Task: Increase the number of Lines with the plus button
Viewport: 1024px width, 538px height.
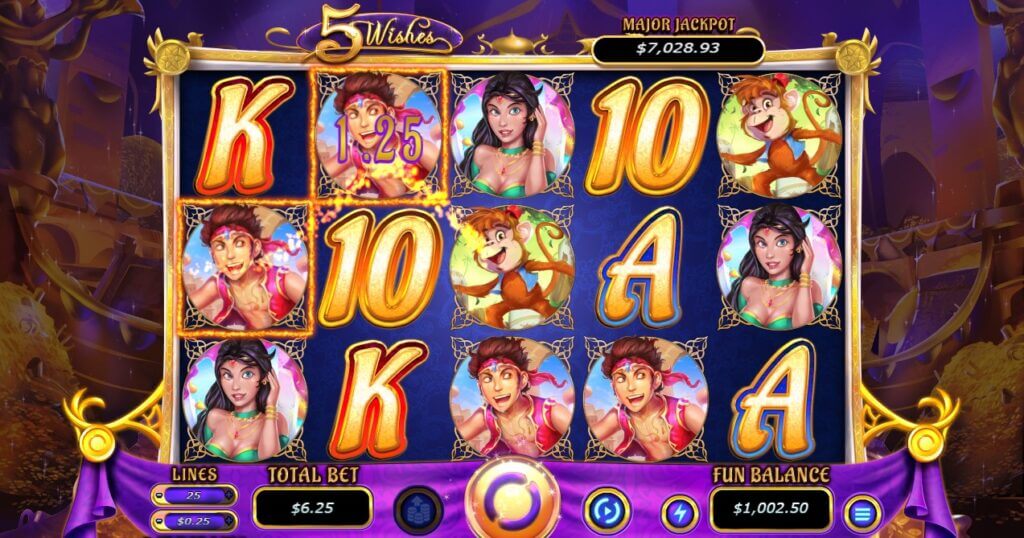Action: (x=230, y=495)
